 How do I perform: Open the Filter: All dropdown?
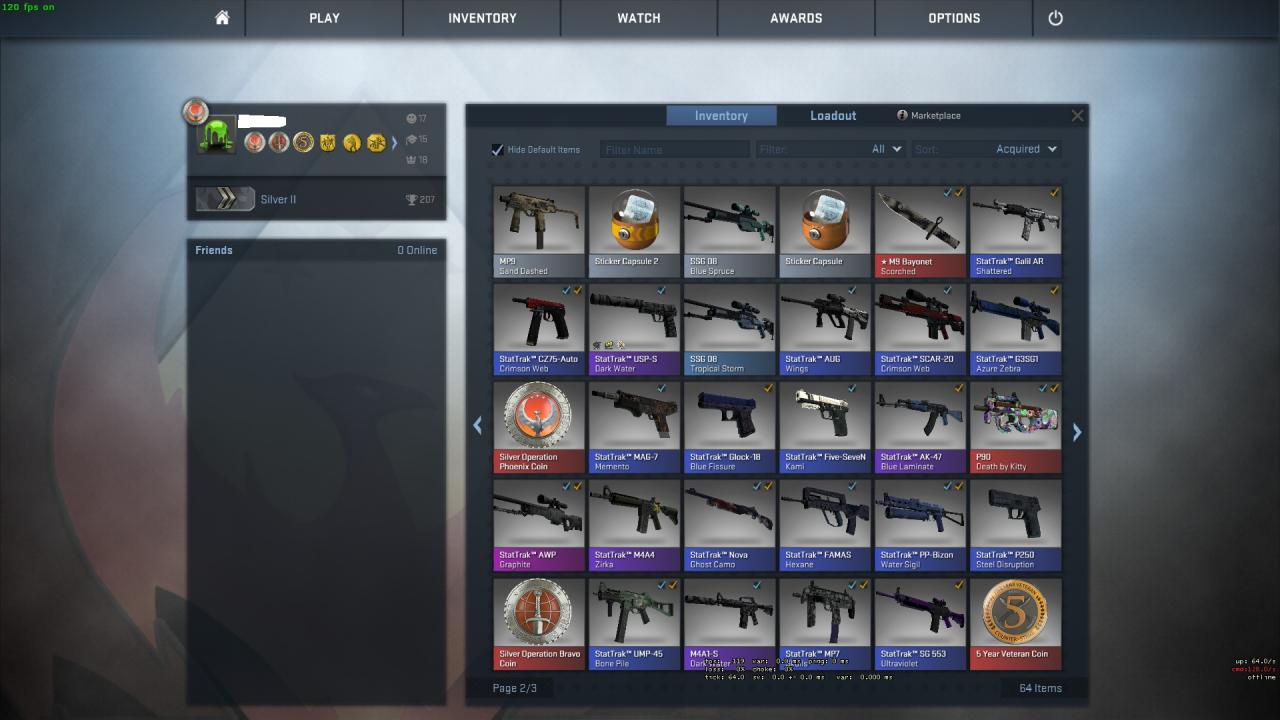tap(883, 148)
